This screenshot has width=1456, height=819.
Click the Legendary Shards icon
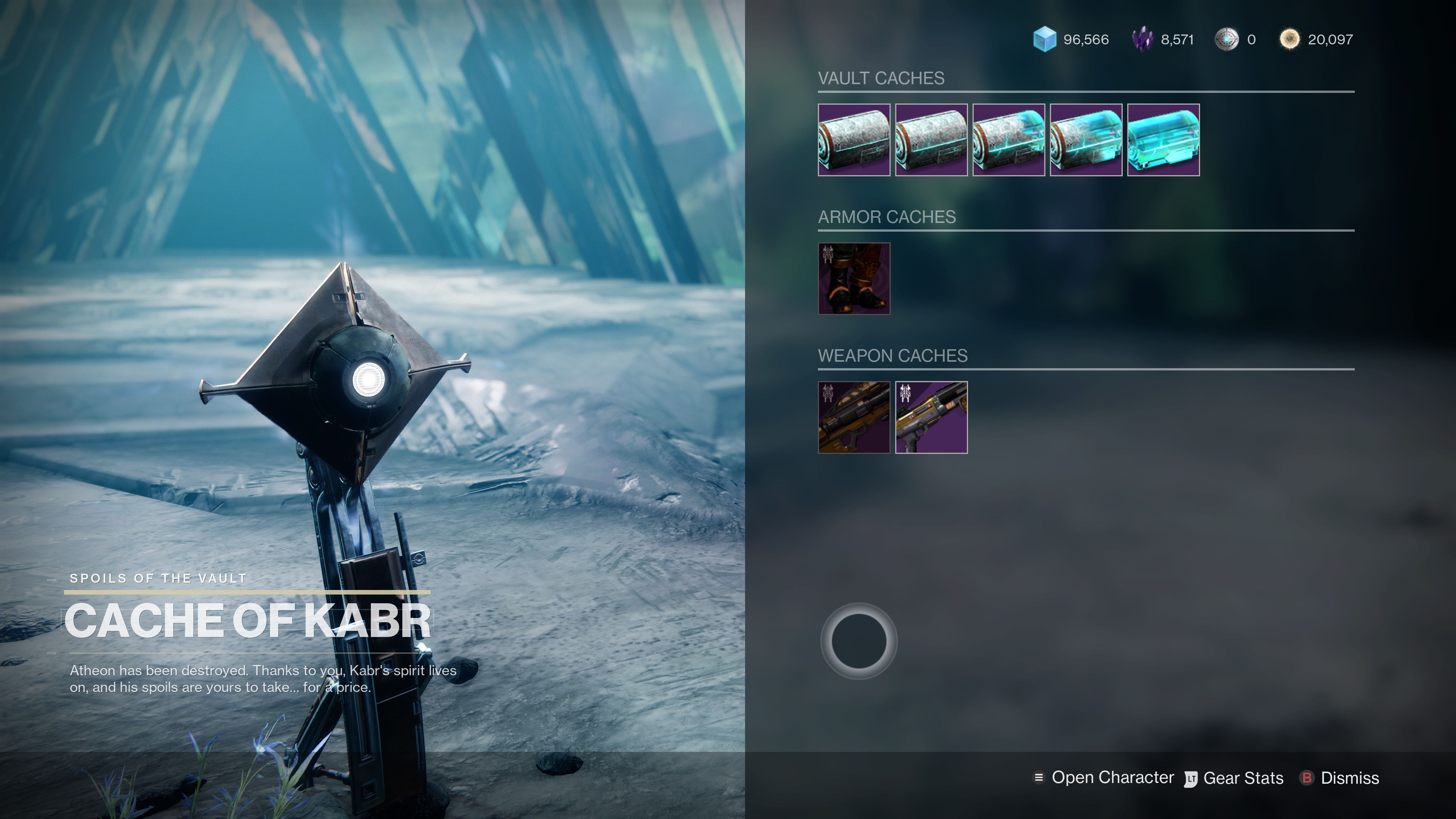(x=1143, y=39)
